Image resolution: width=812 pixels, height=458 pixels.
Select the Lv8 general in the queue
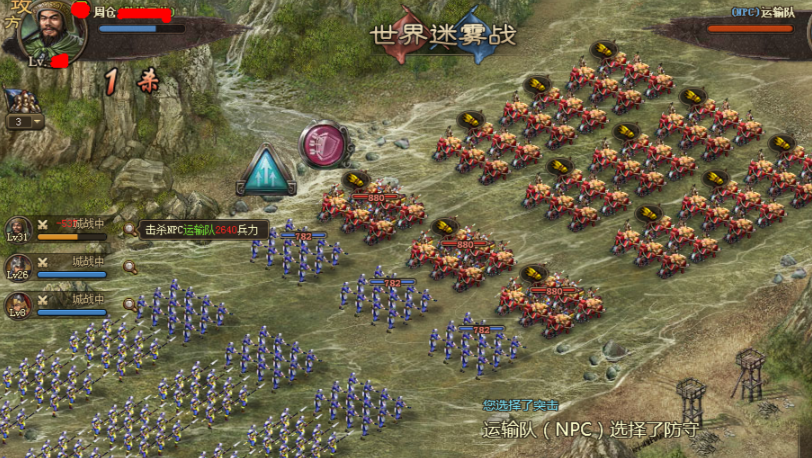click(x=19, y=304)
